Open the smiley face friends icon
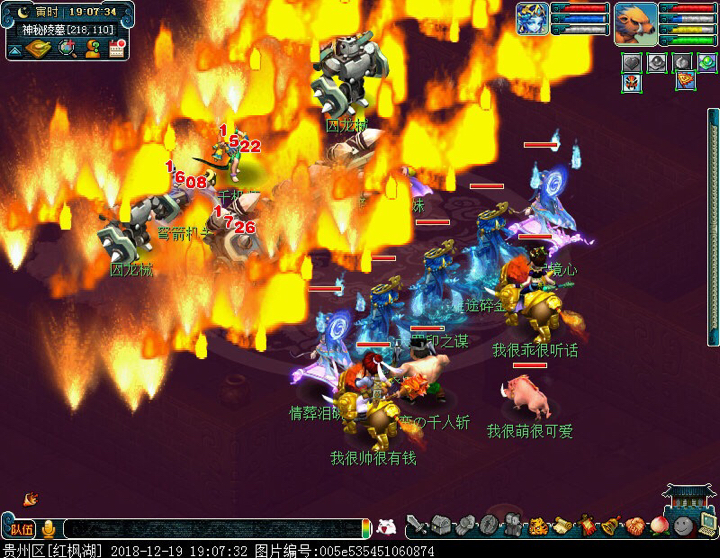 (x=682, y=526)
